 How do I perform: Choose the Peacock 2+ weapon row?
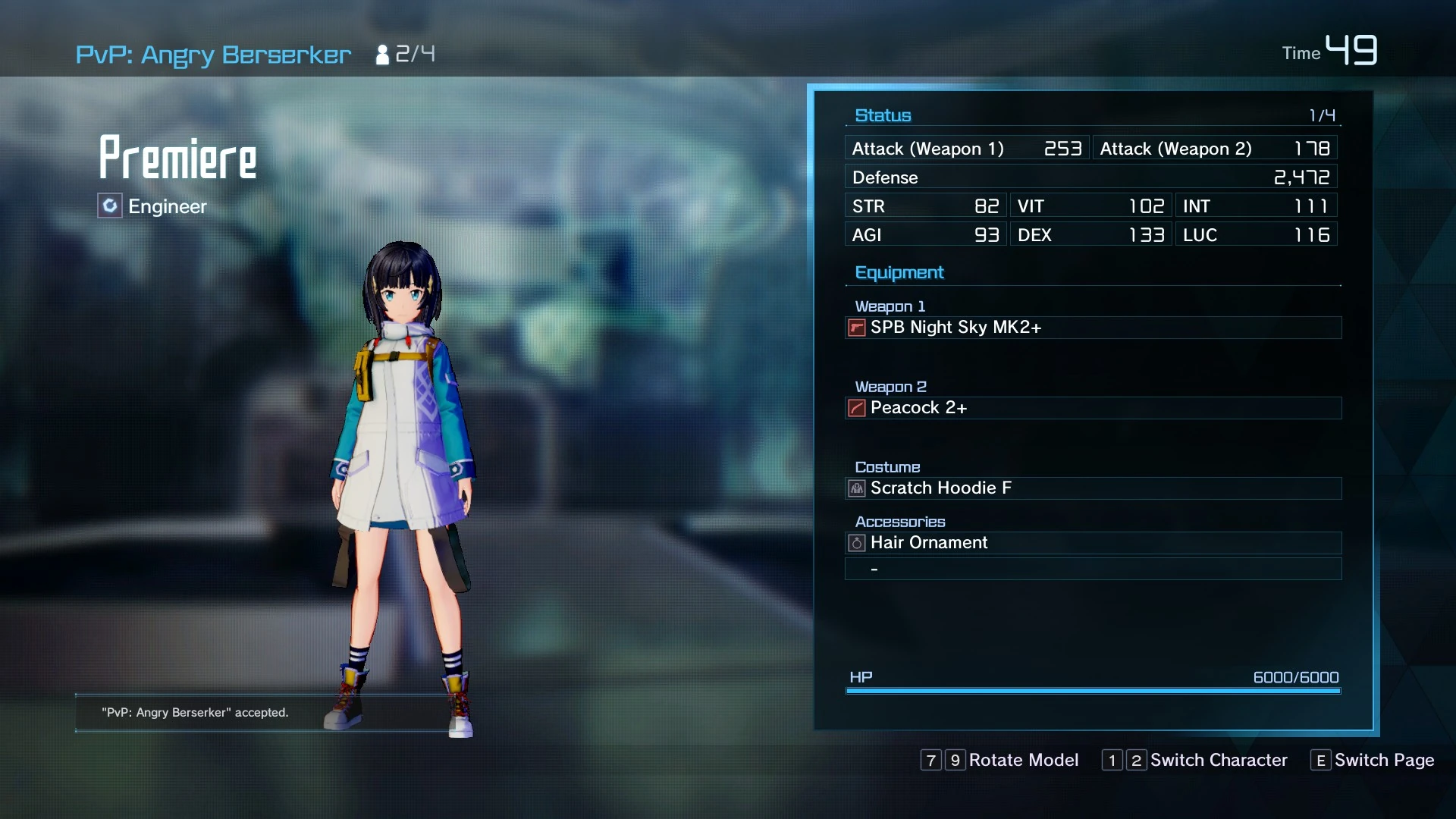click(x=1092, y=408)
